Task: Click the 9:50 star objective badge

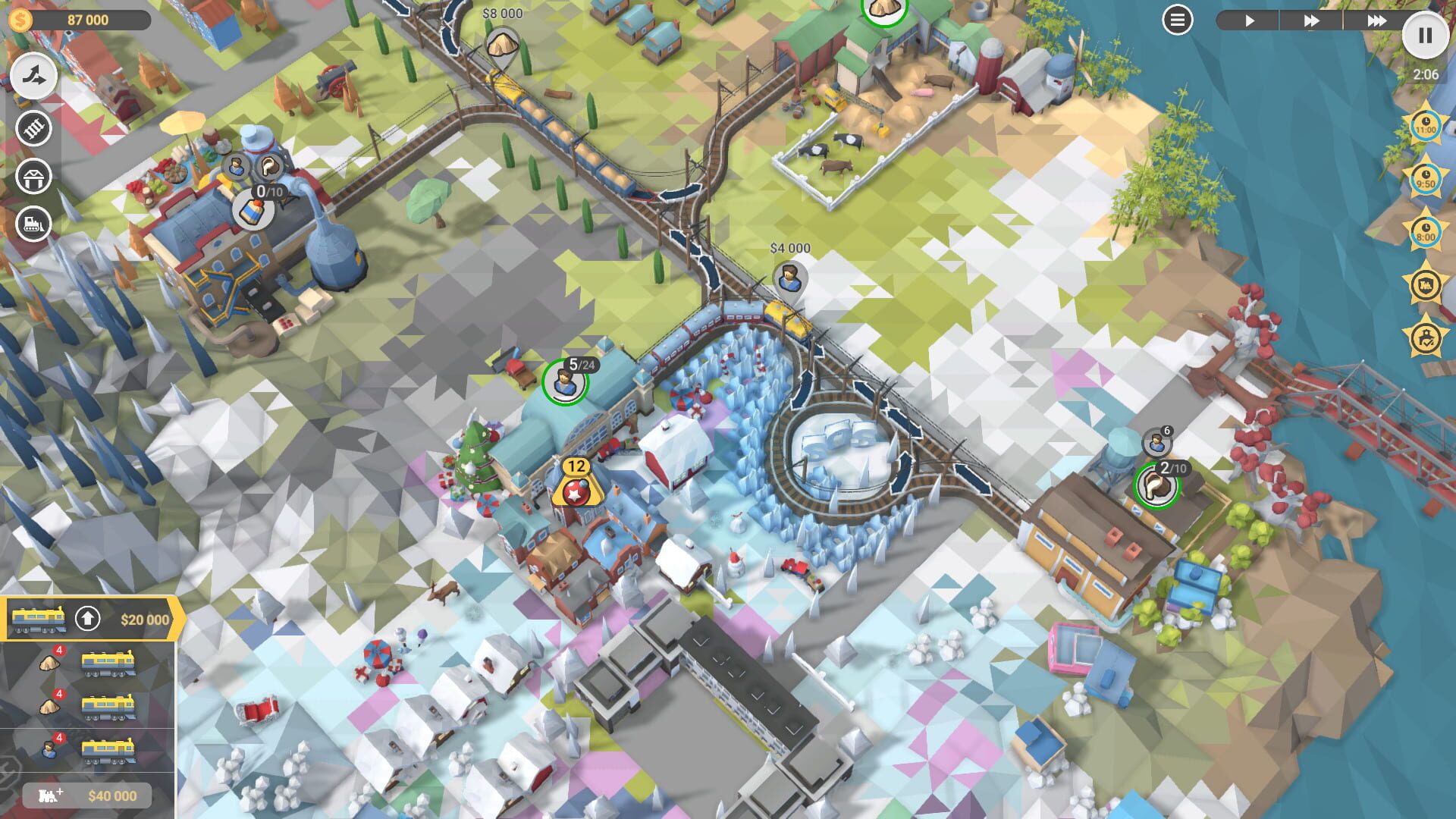Action: point(1426,177)
